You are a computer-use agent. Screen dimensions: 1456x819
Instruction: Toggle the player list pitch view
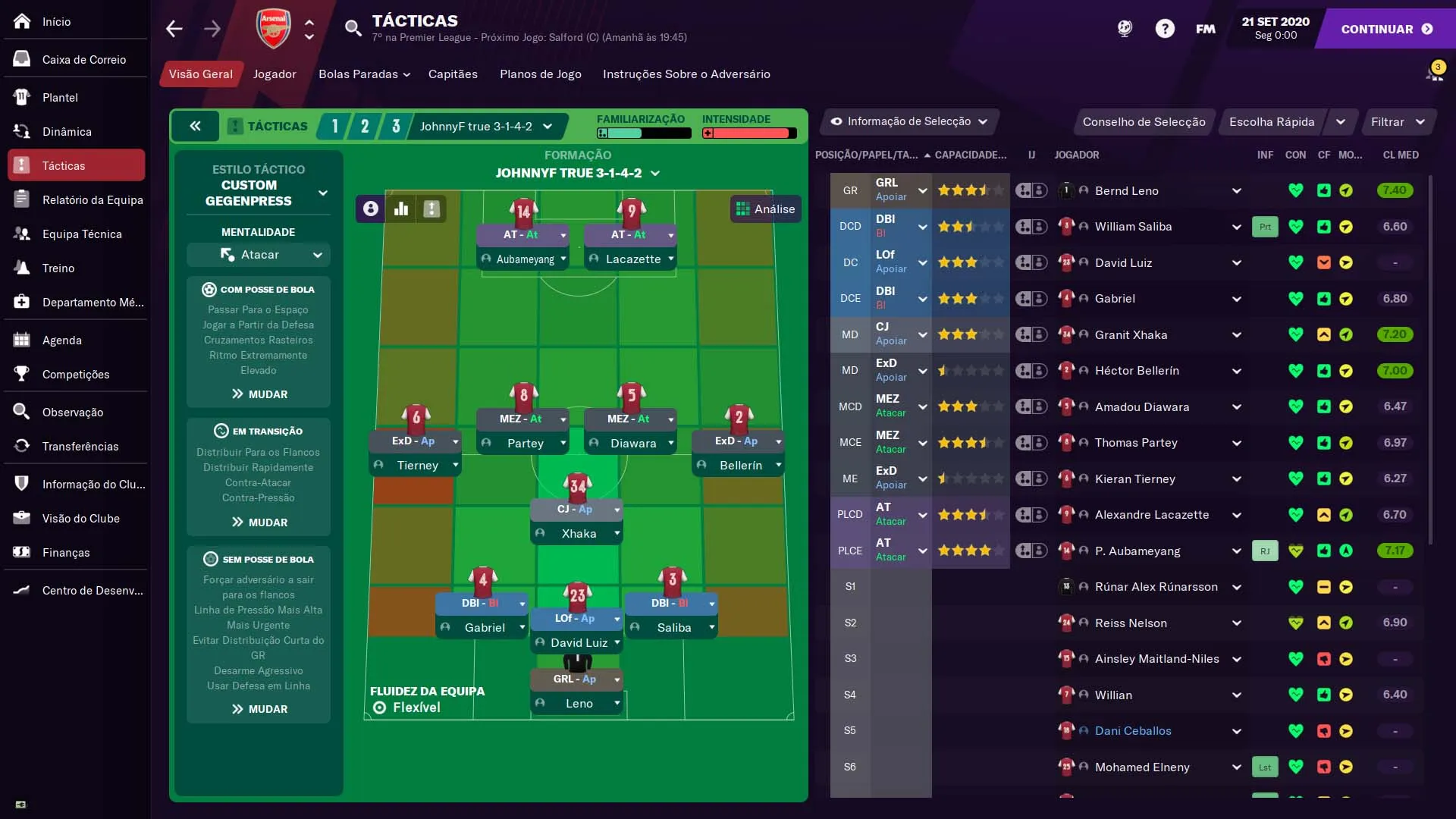[431, 209]
